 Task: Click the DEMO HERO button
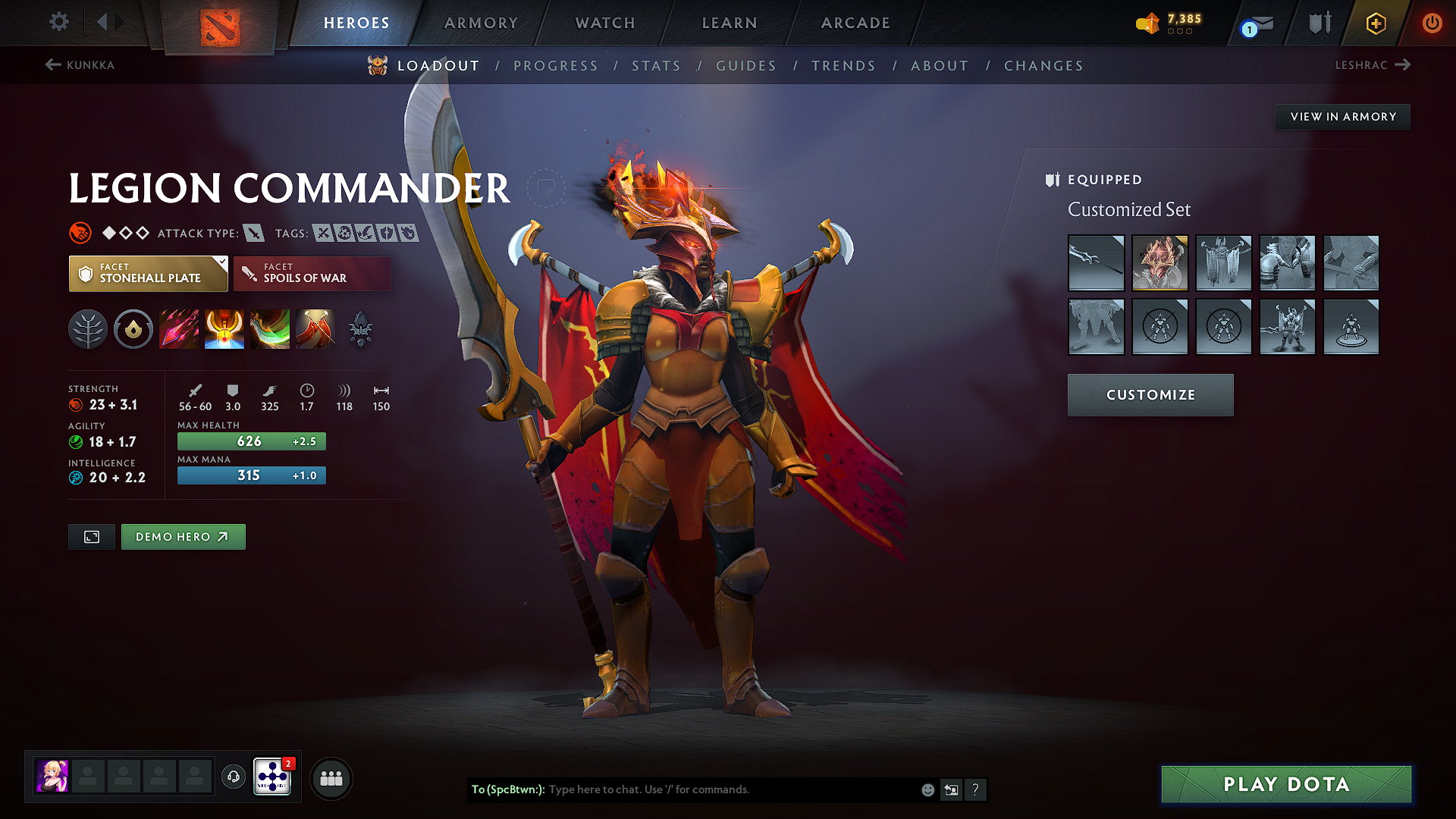coord(183,536)
